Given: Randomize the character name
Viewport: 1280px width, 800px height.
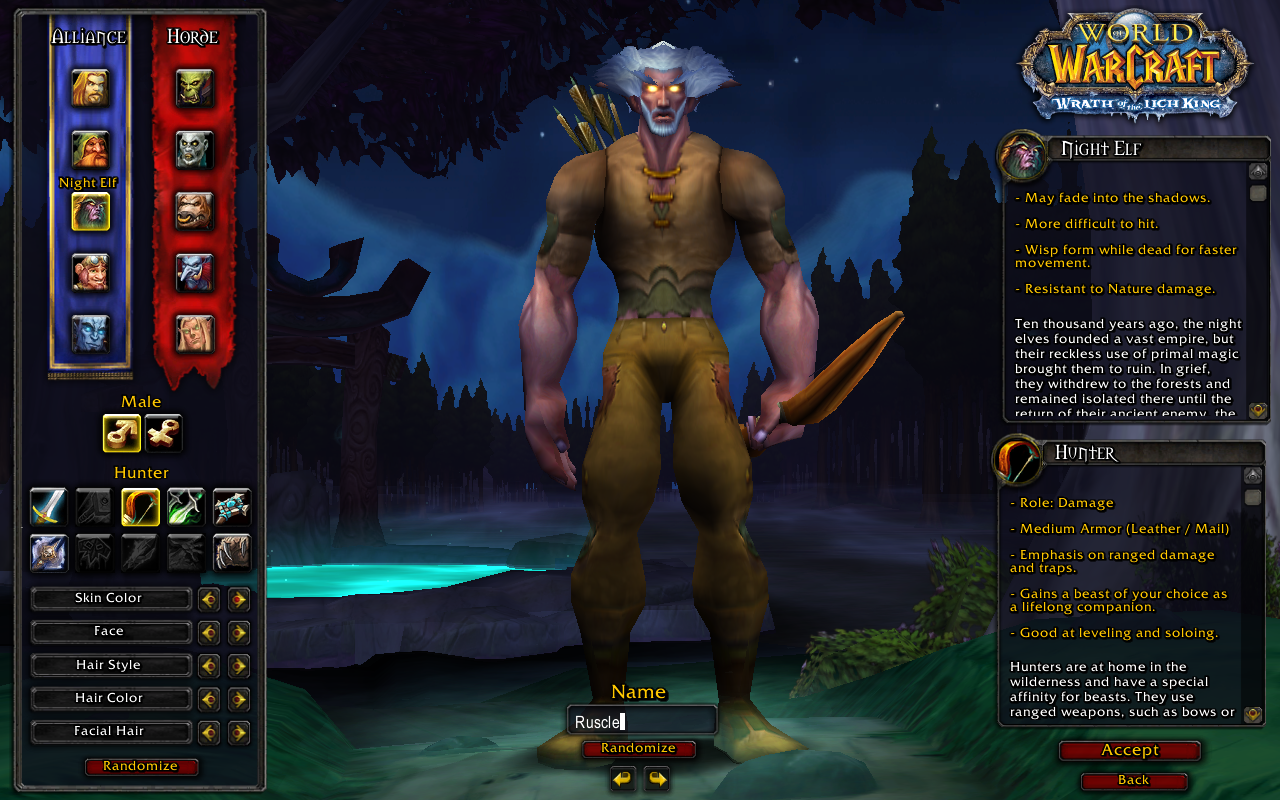Looking at the screenshot, I should [x=638, y=749].
